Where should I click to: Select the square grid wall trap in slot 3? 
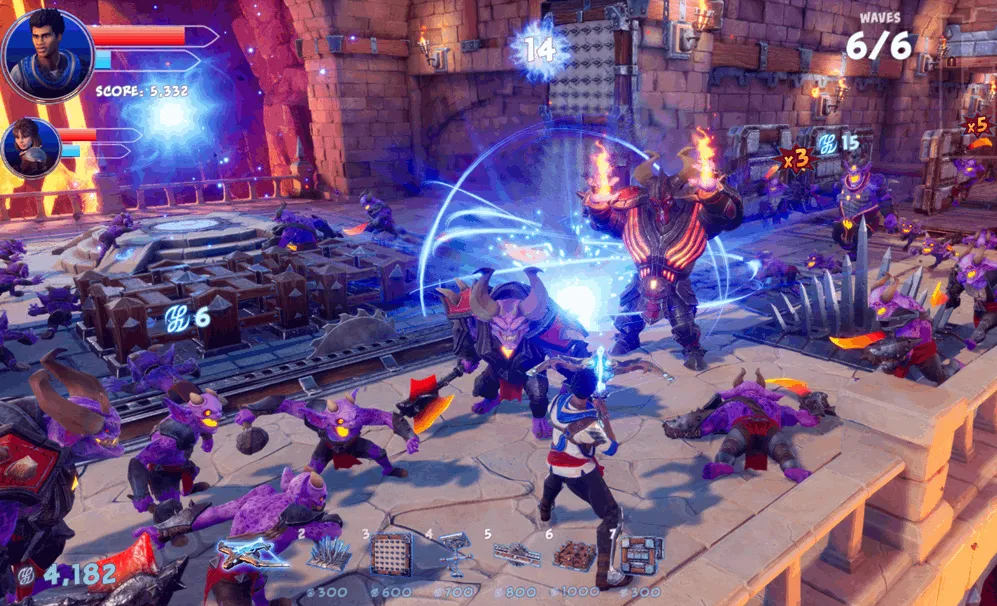click(391, 554)
